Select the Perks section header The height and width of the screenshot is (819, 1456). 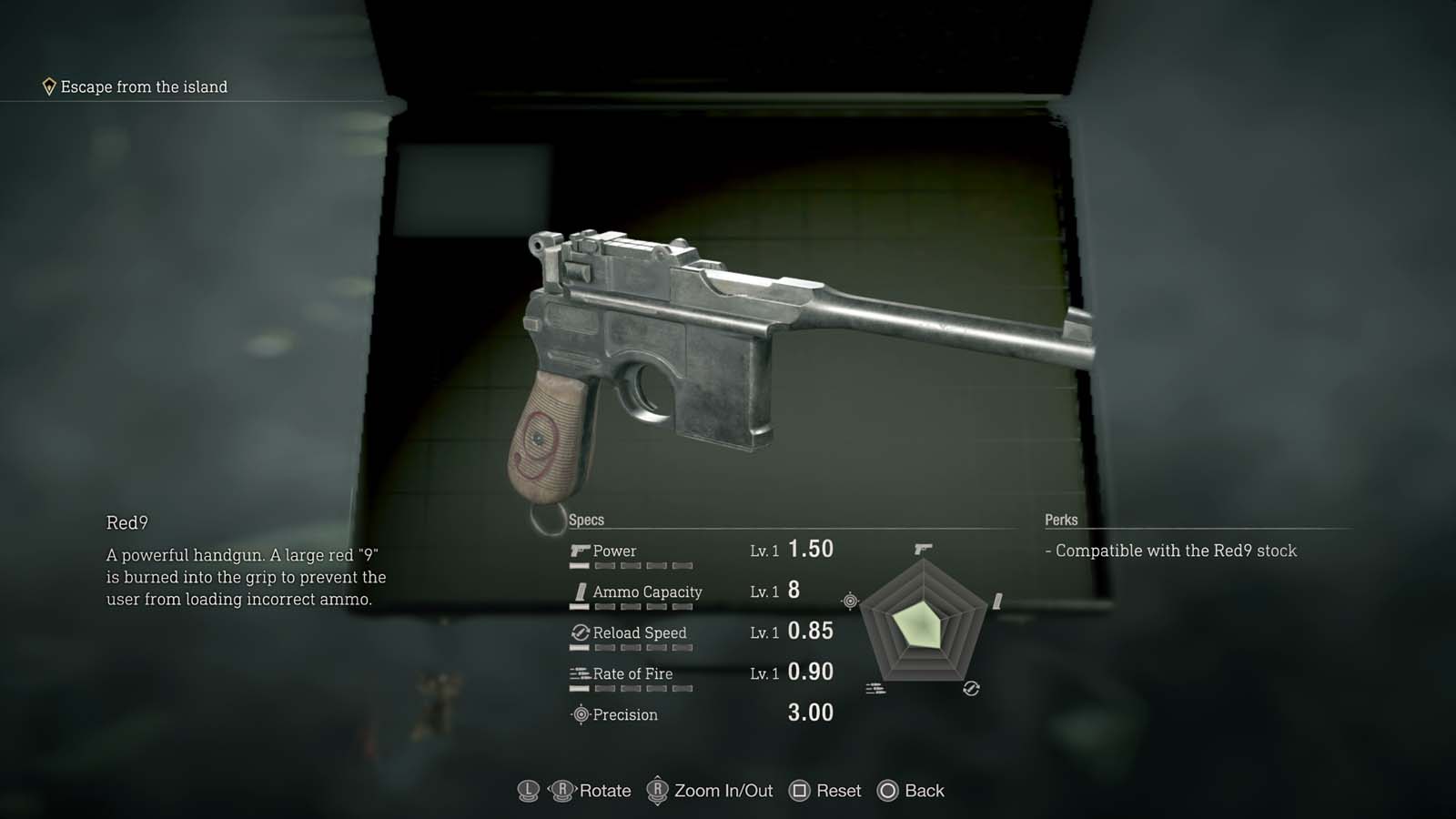click(x=1061, y=520)
